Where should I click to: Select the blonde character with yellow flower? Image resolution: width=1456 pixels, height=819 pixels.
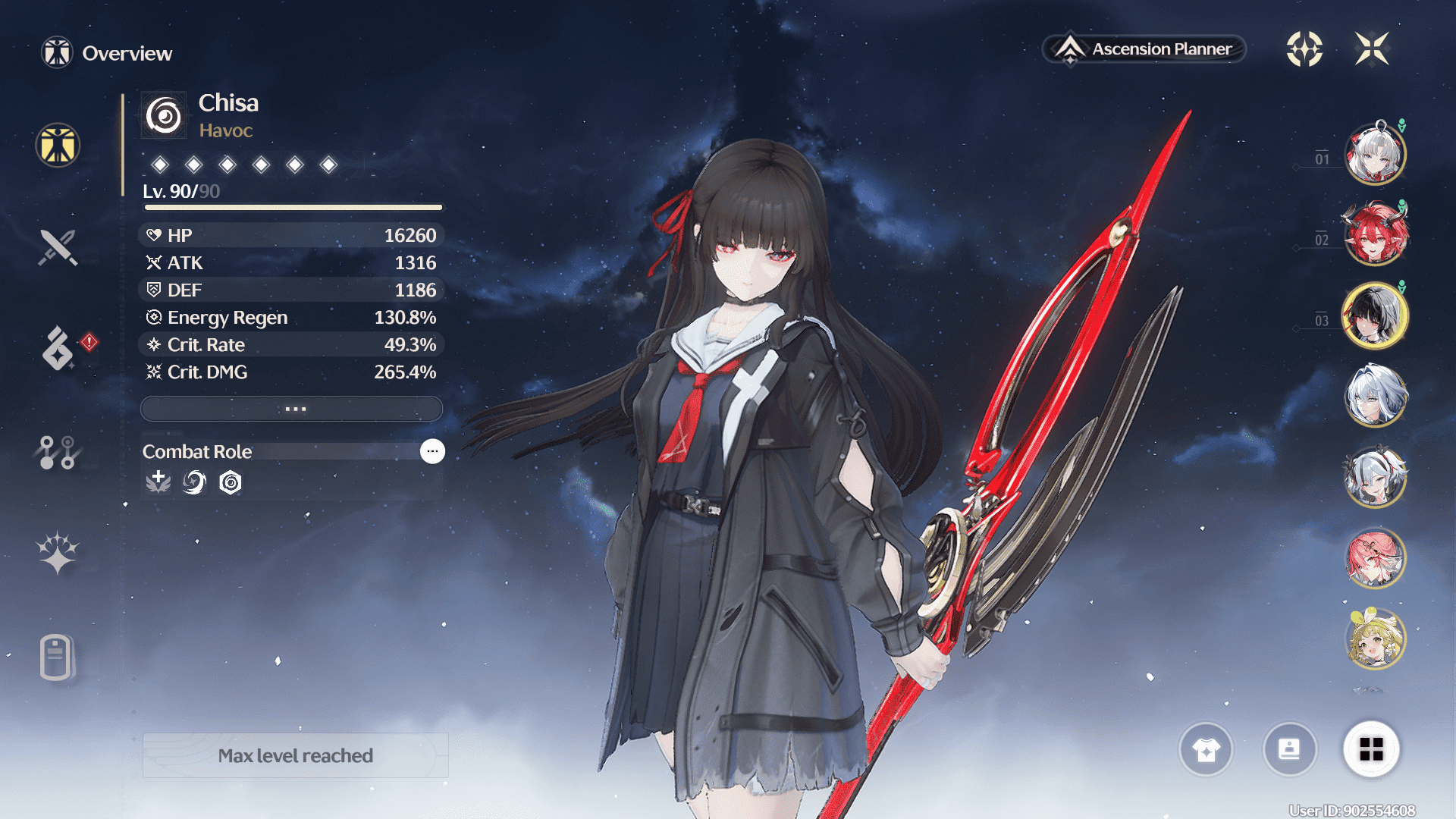point(1375,639)
